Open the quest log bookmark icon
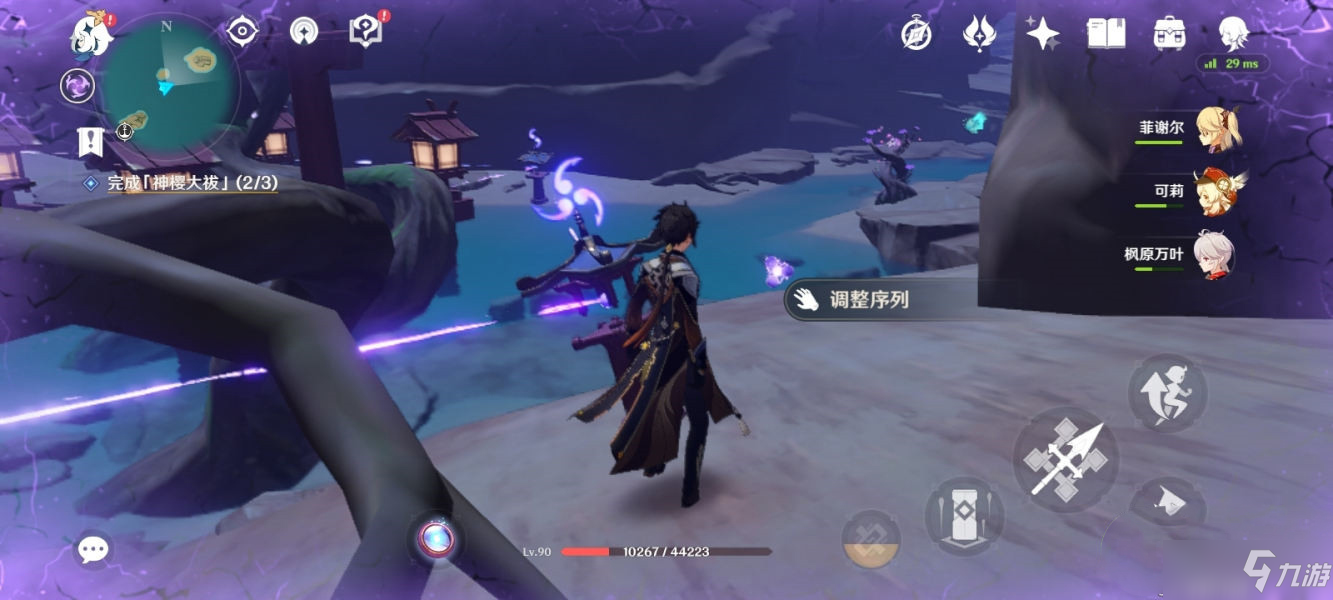The image size is (1333, 600). click(91, 142)
